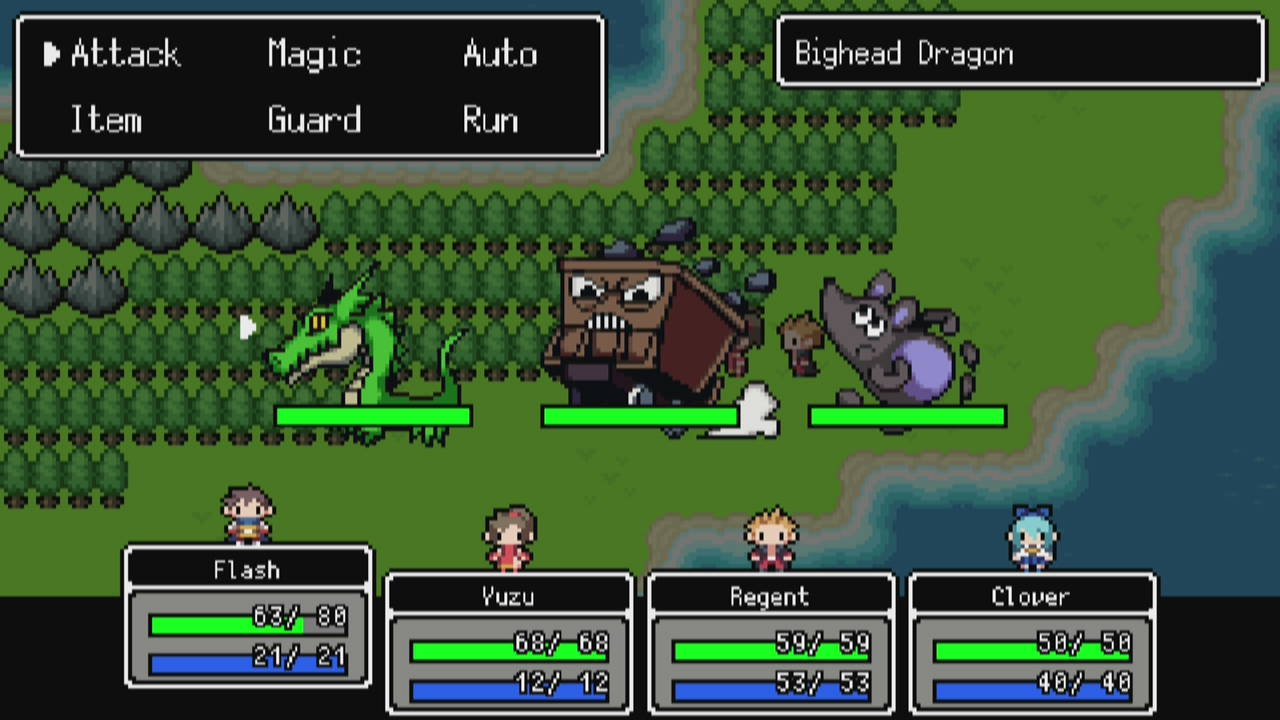Click the Bighead Dragon name box
The image size is (1280, 720).
tap(1021, 54)
